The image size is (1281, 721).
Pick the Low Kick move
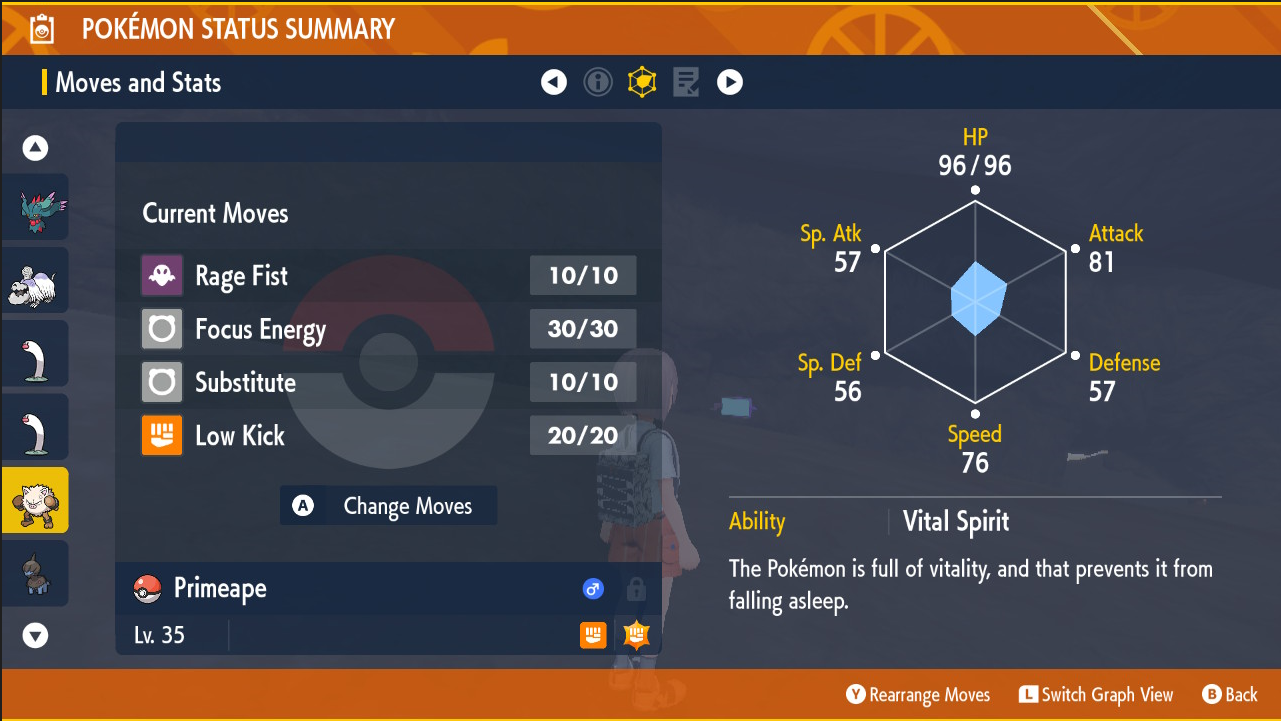(388, 435)
